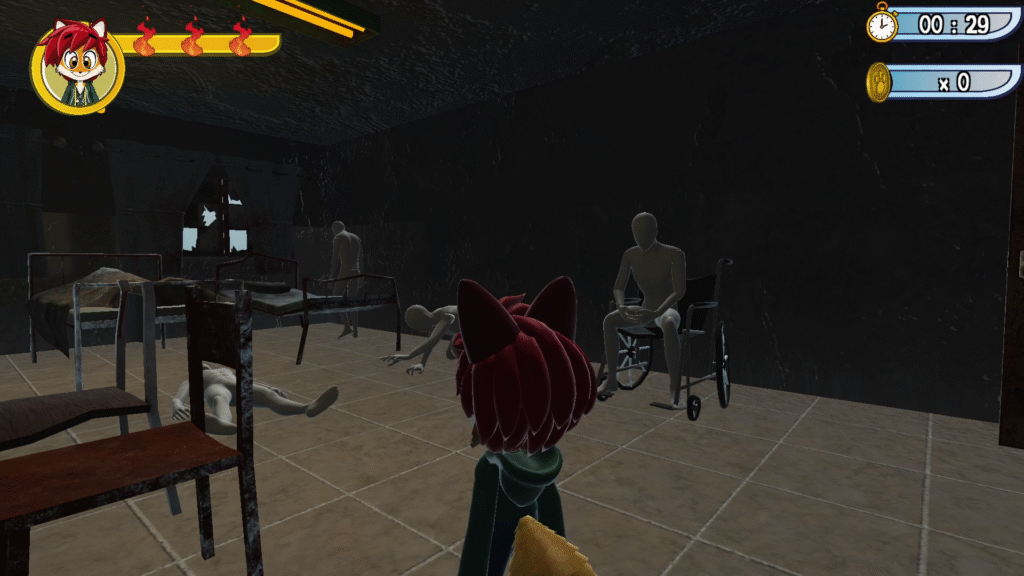This screenshot has height=576, width=1024.
Task: Click the red-haired fox character portrait
Action: (x=77, y=66)
